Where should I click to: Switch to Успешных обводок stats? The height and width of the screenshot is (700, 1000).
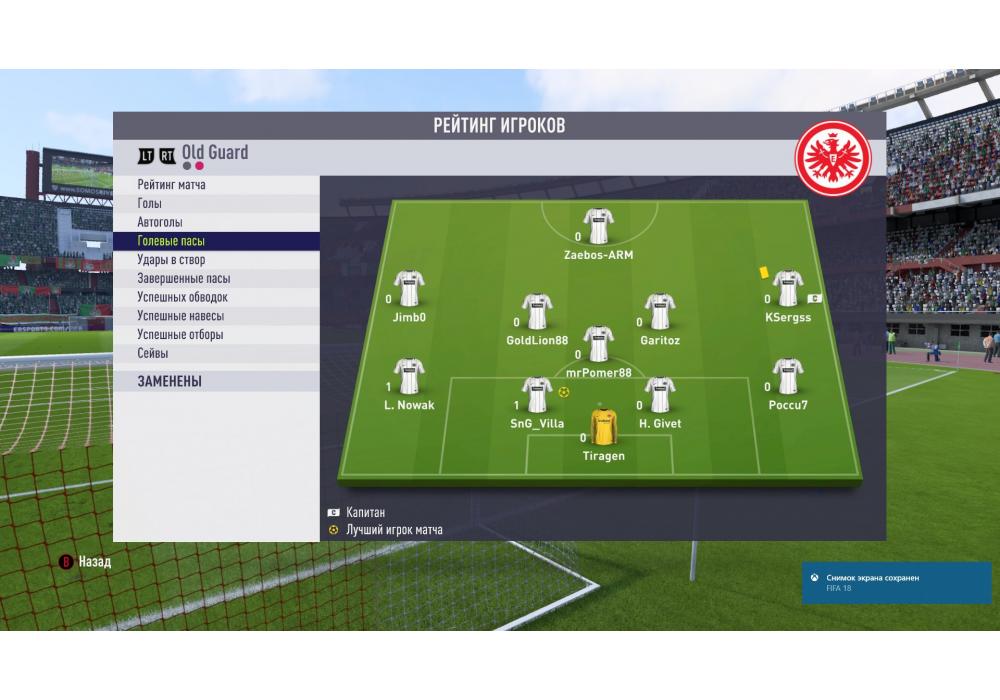tap(182, 297)
